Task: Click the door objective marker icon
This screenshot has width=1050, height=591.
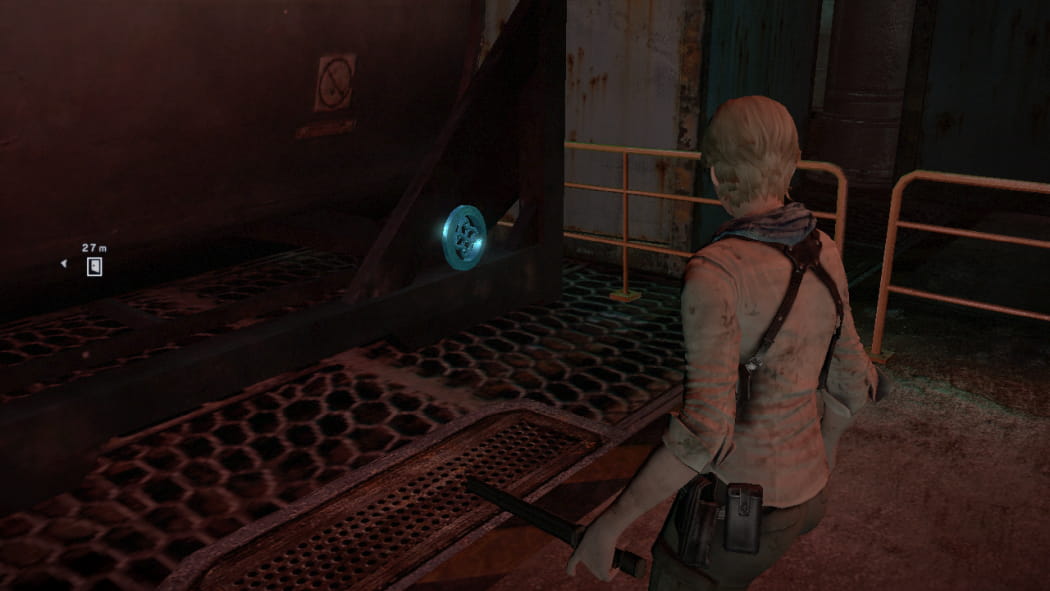Action: click(x=94, y=266)
